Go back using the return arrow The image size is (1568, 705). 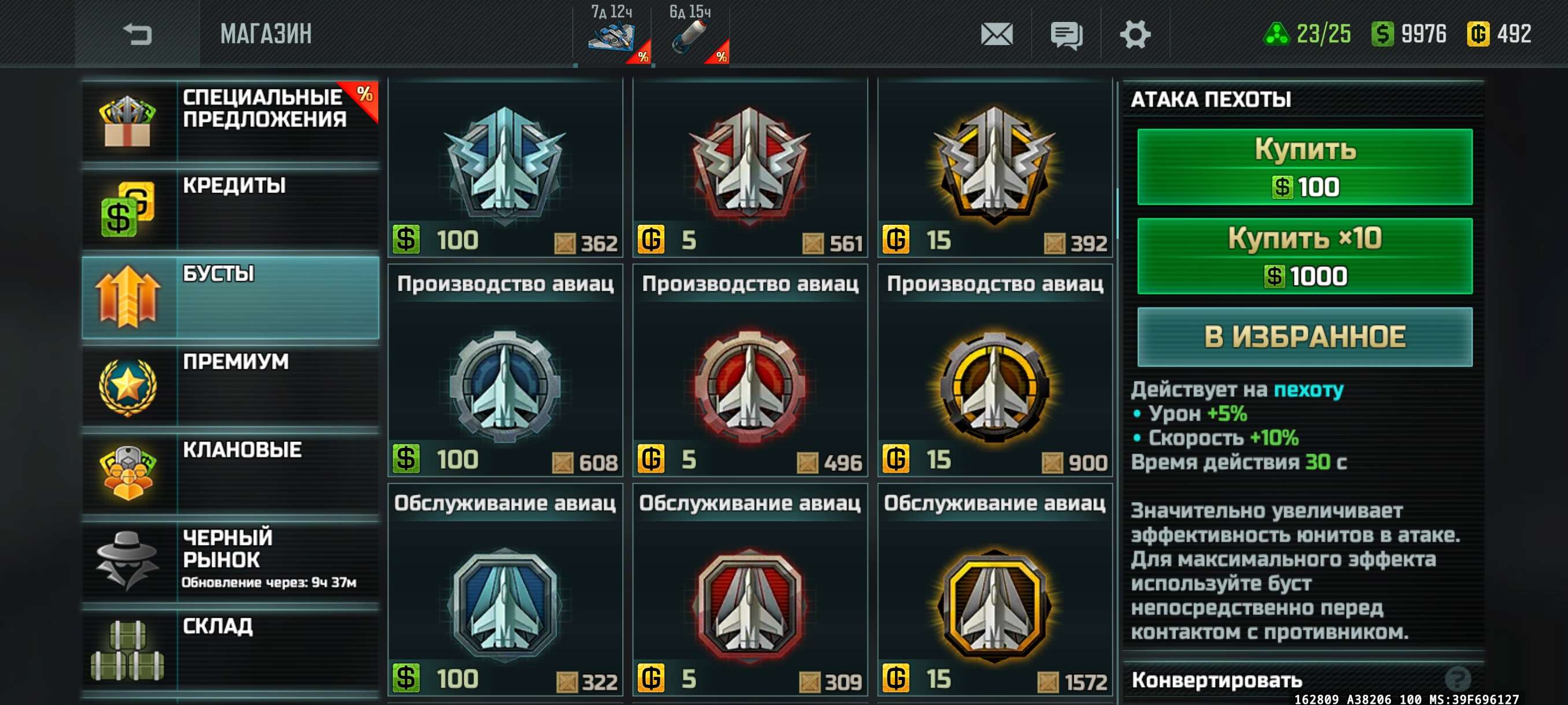(x=137, y=34)
